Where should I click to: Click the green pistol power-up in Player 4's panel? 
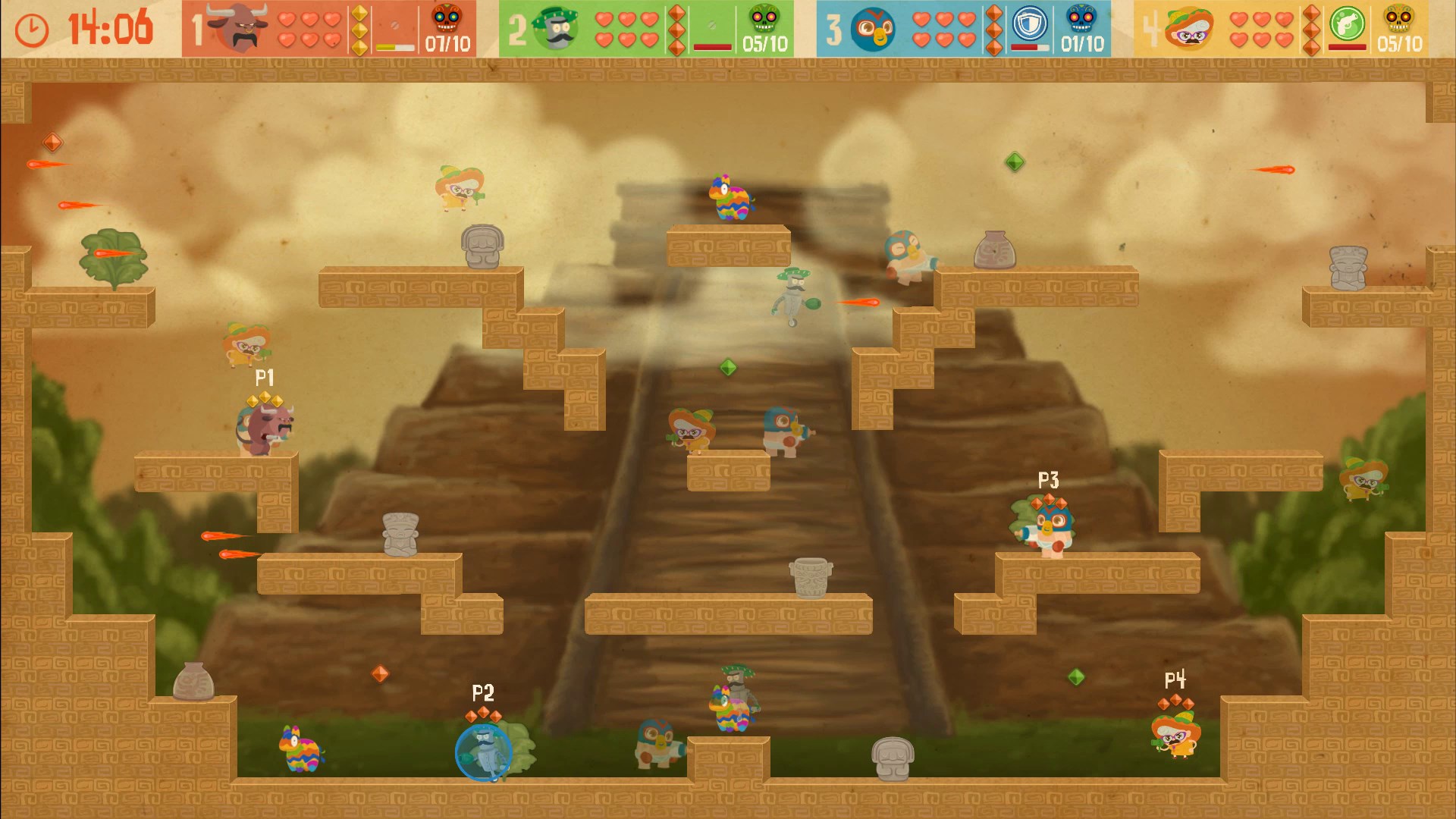[x=1346, y=25]
